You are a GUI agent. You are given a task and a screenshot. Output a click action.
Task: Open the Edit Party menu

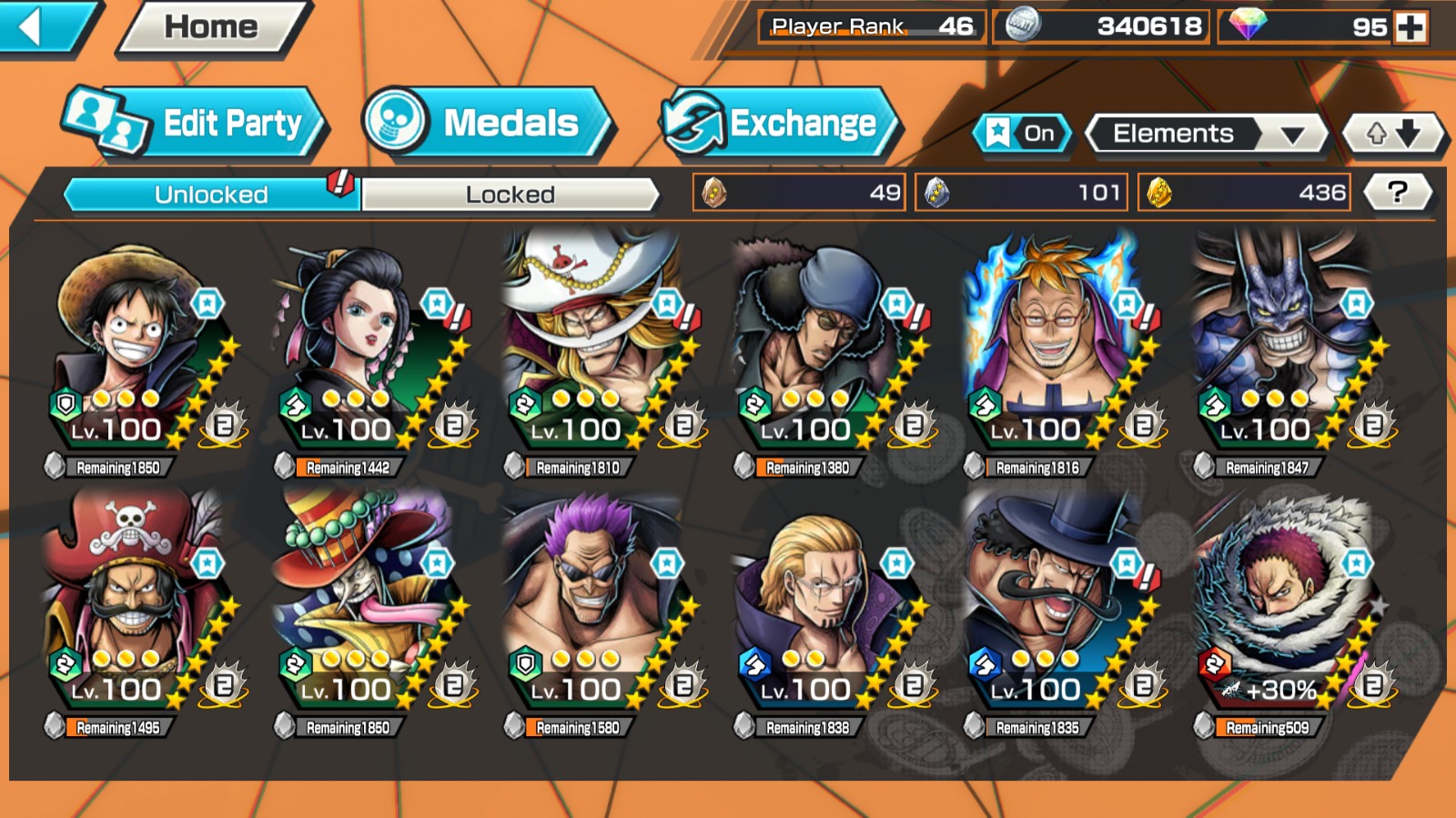pyautogui.click(x=196, y=123)
